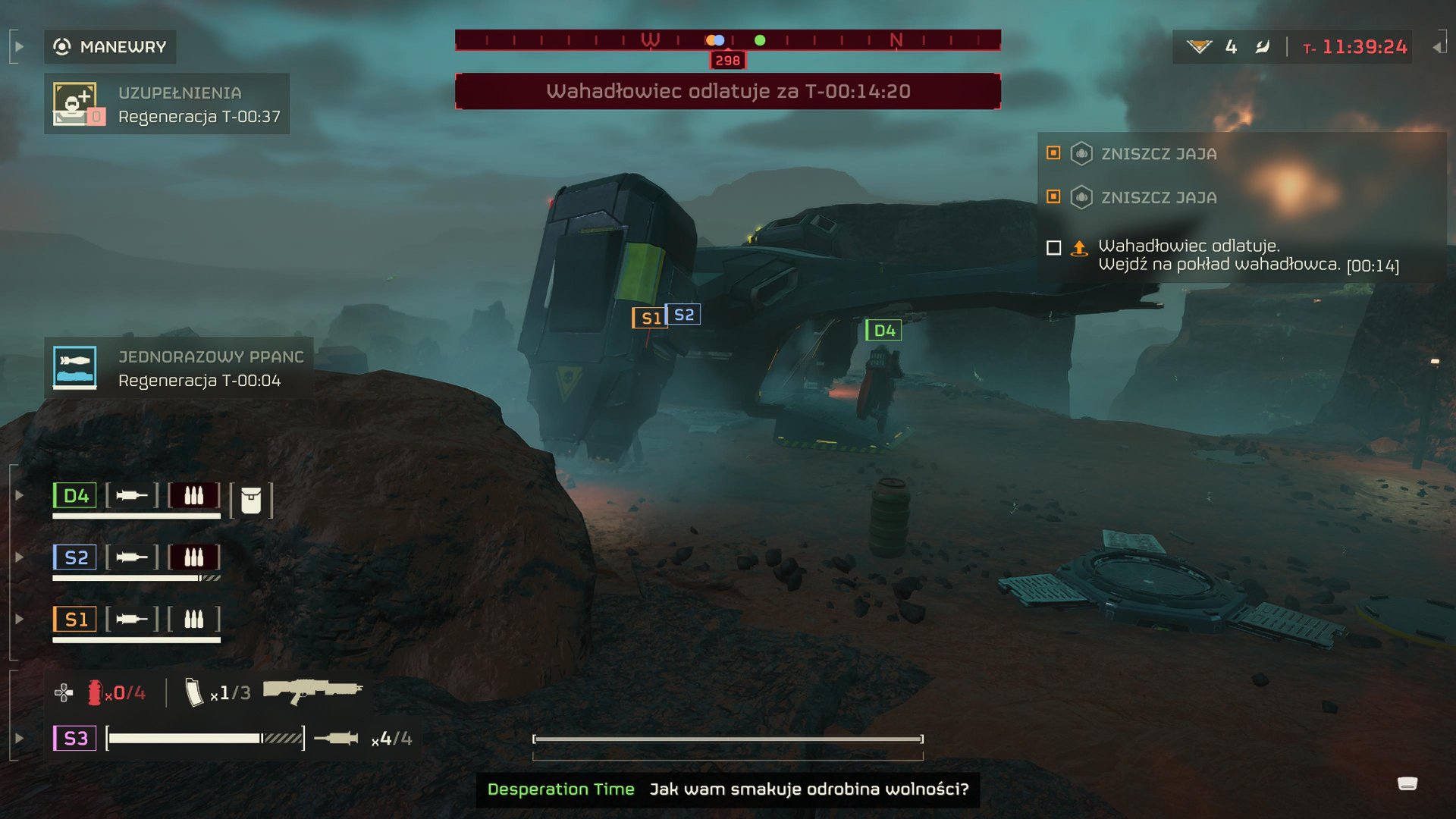Click D4's backpack icon in squad list
Viewport: 1456px width, 819px height.
click(x=251, y=500)
